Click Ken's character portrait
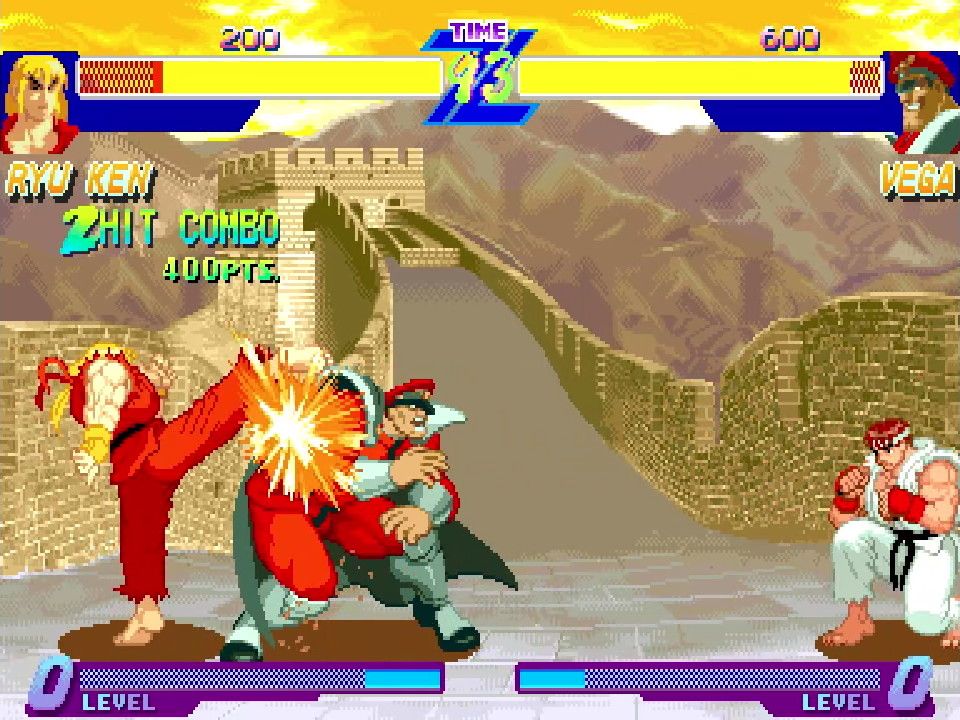The image size is (960, 720). pyautogui.click(x=38, y=101)
